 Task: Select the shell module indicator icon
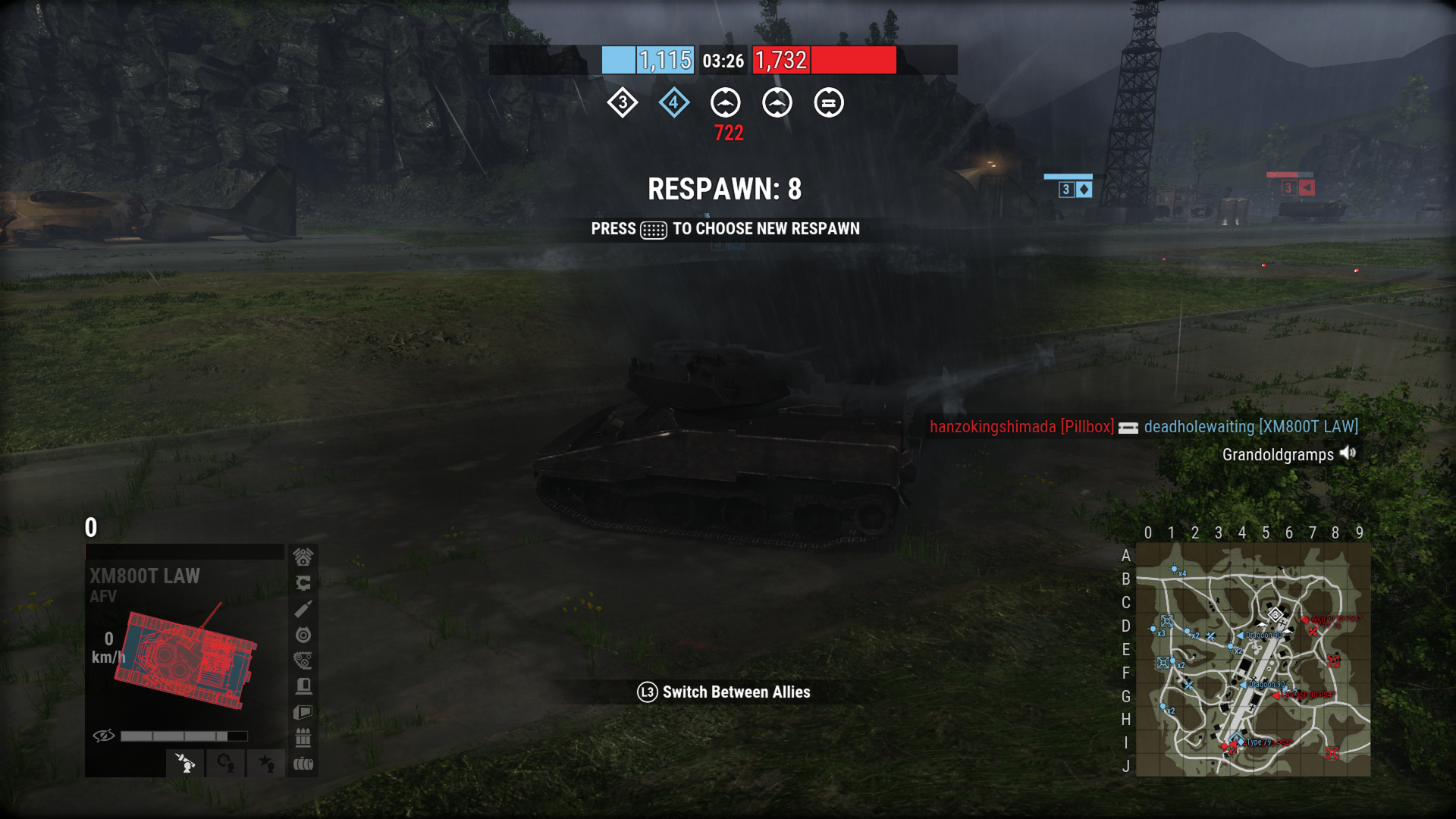pos(303,608)
